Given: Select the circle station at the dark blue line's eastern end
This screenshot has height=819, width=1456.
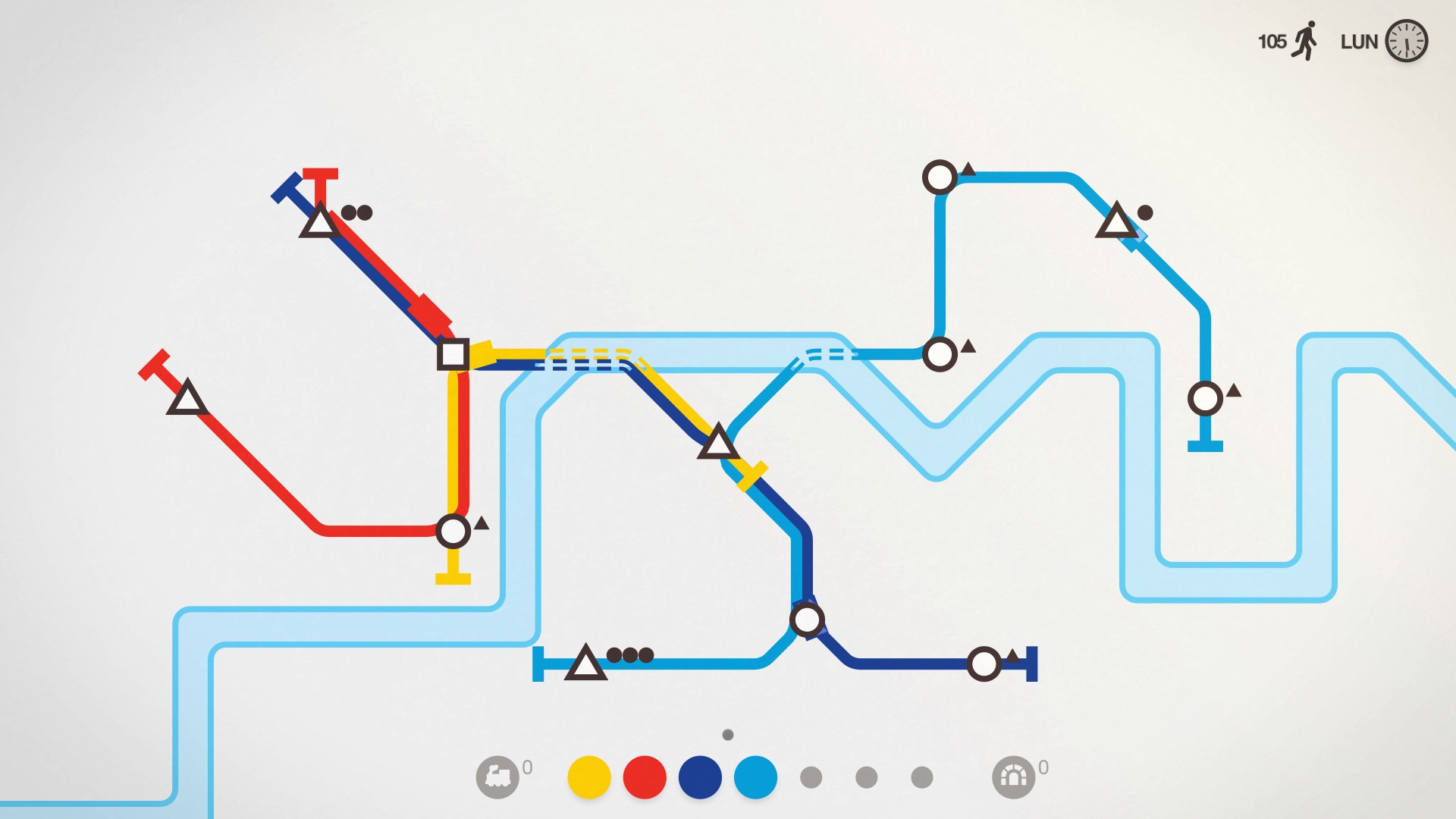Looking at the screenshot, I should click(984, 662).
